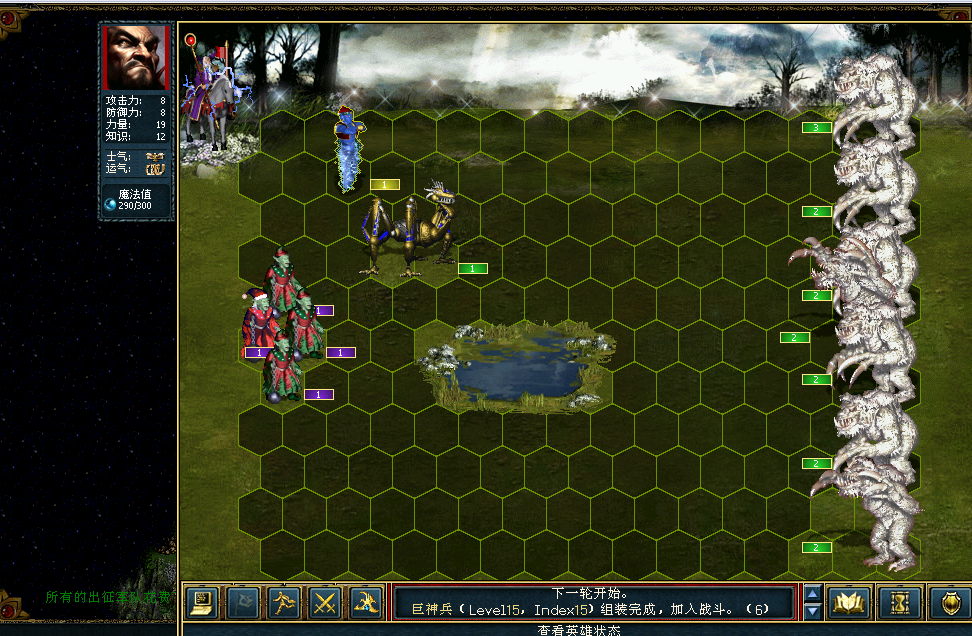Screen dimensions: 972x636
Task: Click the lightning figure button beside crossed swords
Action: click(x=366, y=602)
